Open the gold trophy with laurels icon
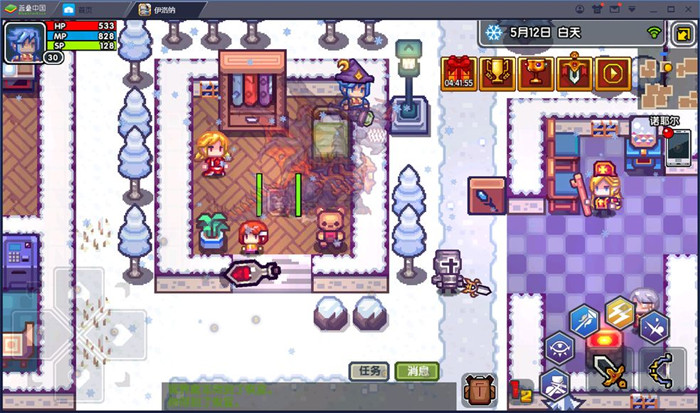This screenshot has width=700, height=413. 496,72
